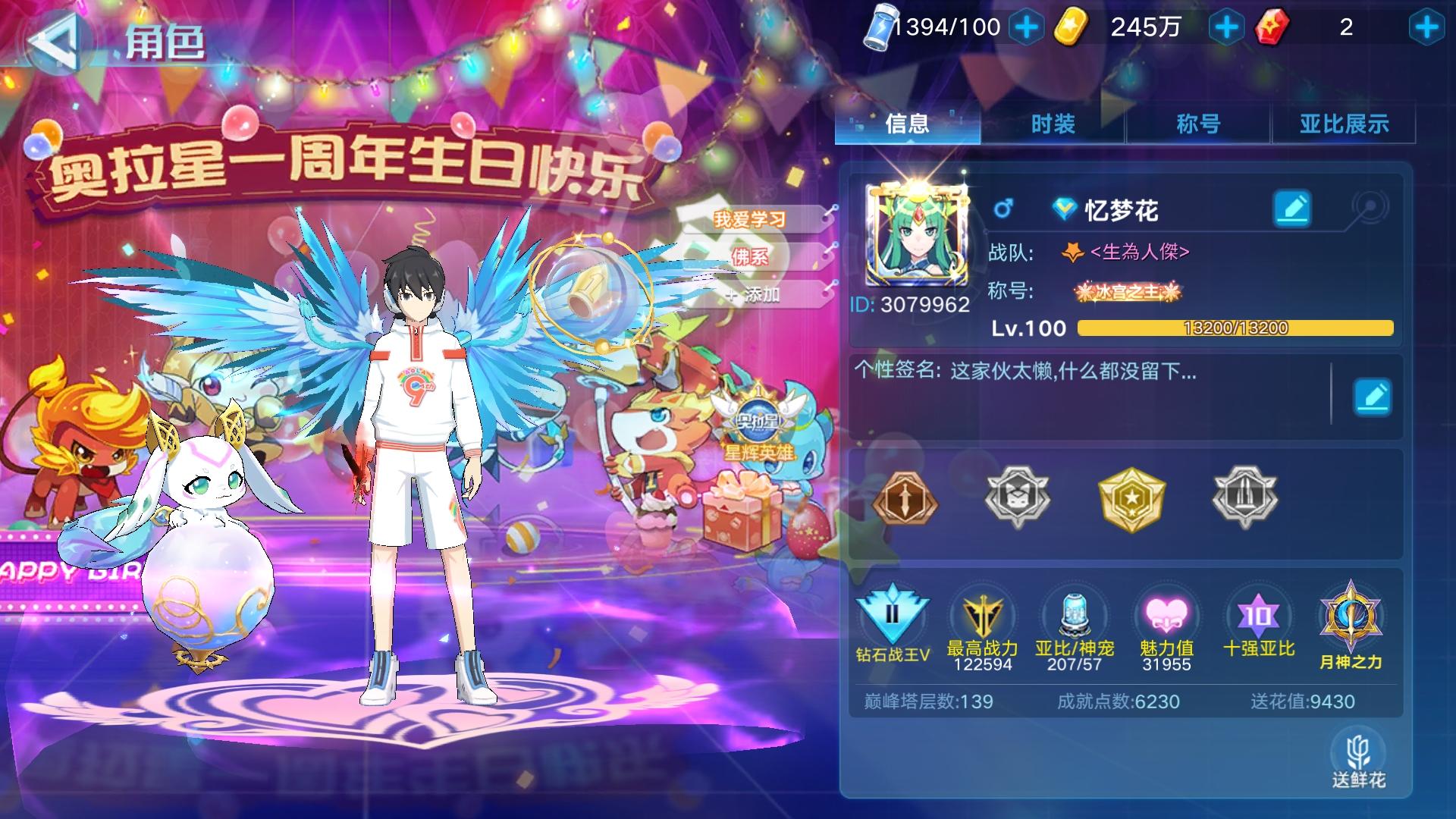The image size is (1456, 819).
Task: Switch to the 亚比展示 tab
Action: (x=1344, y=124)
